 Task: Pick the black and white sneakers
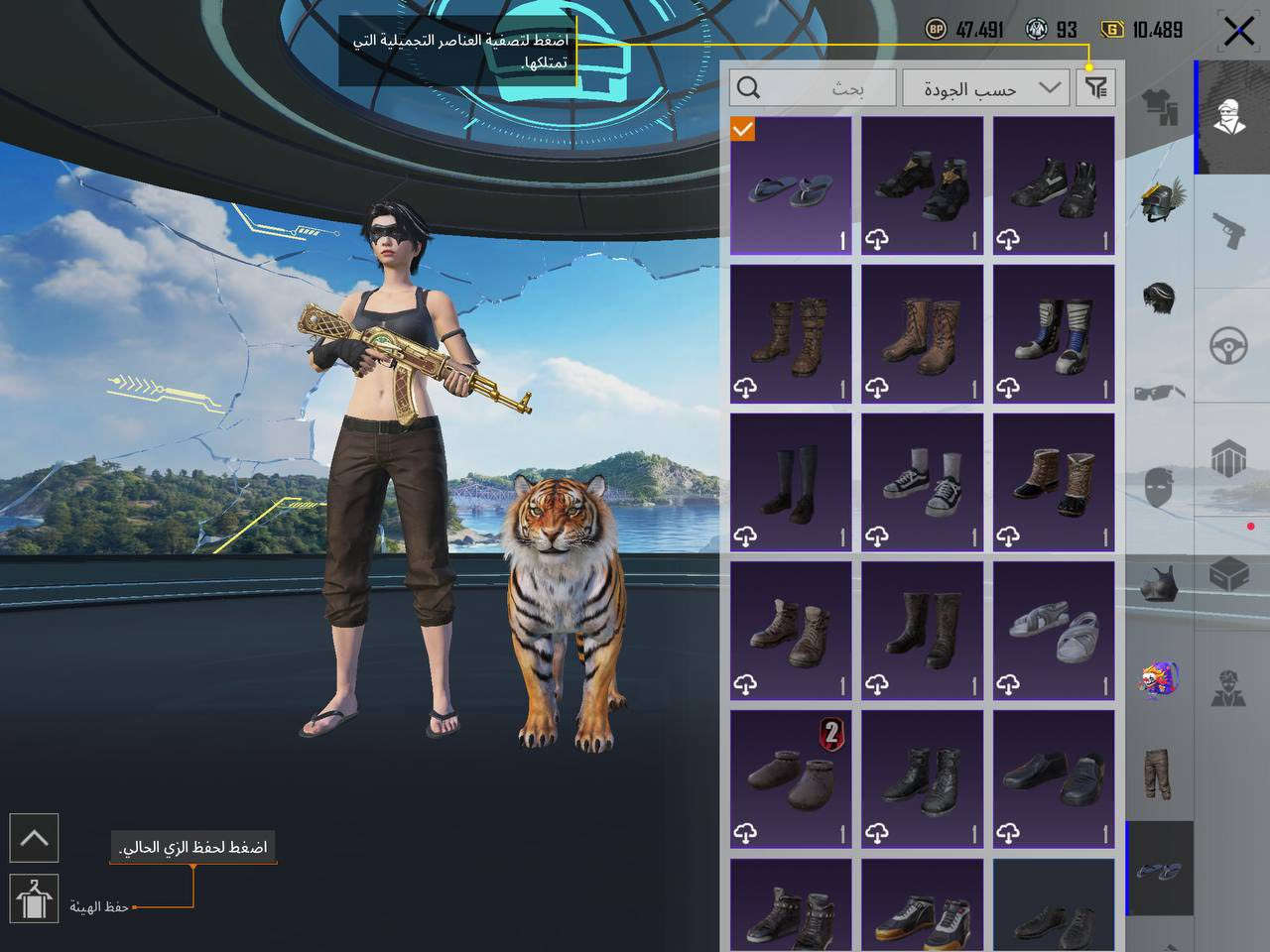click(x=922, y=483)
